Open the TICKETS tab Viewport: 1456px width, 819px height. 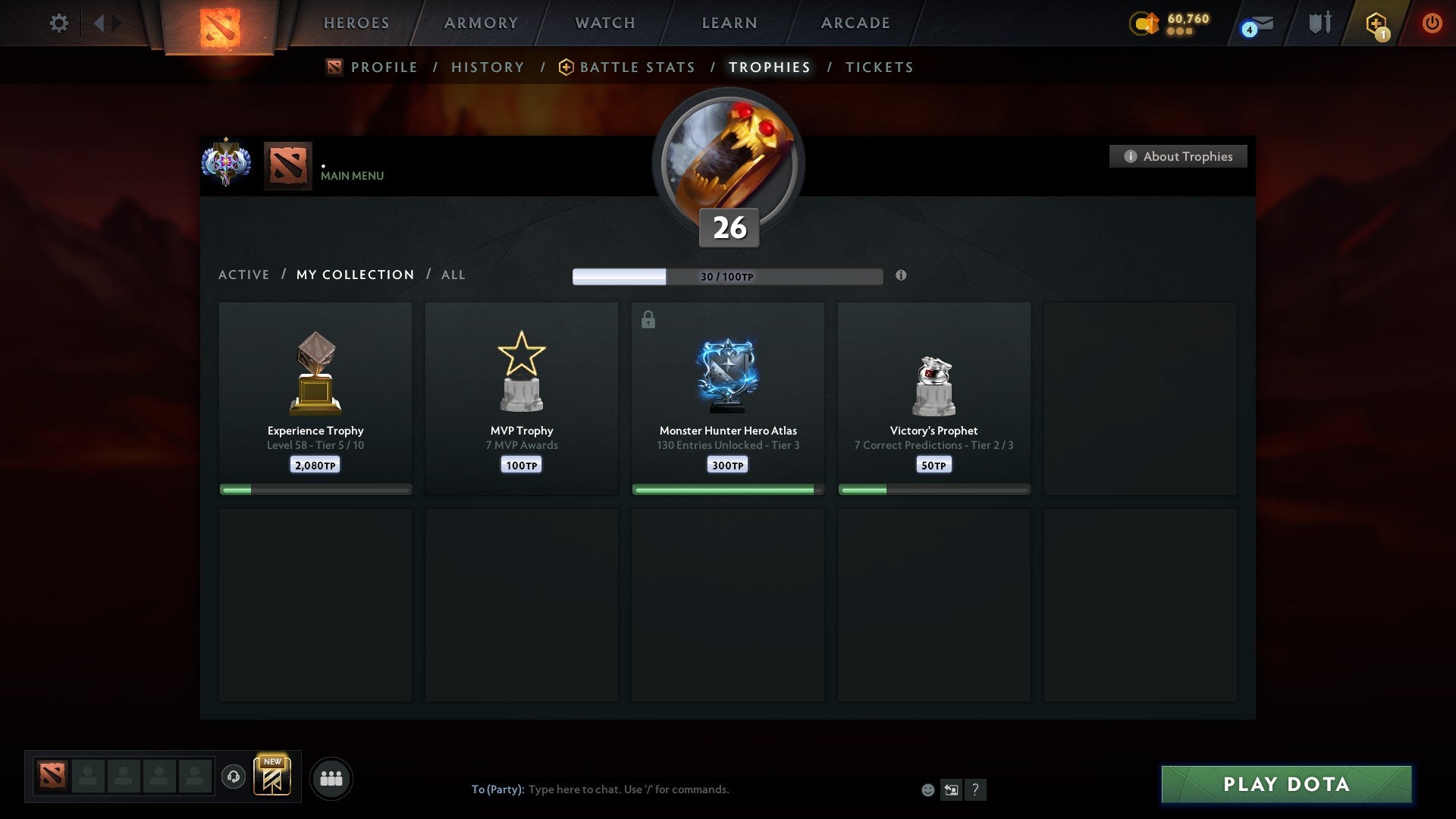878,67
